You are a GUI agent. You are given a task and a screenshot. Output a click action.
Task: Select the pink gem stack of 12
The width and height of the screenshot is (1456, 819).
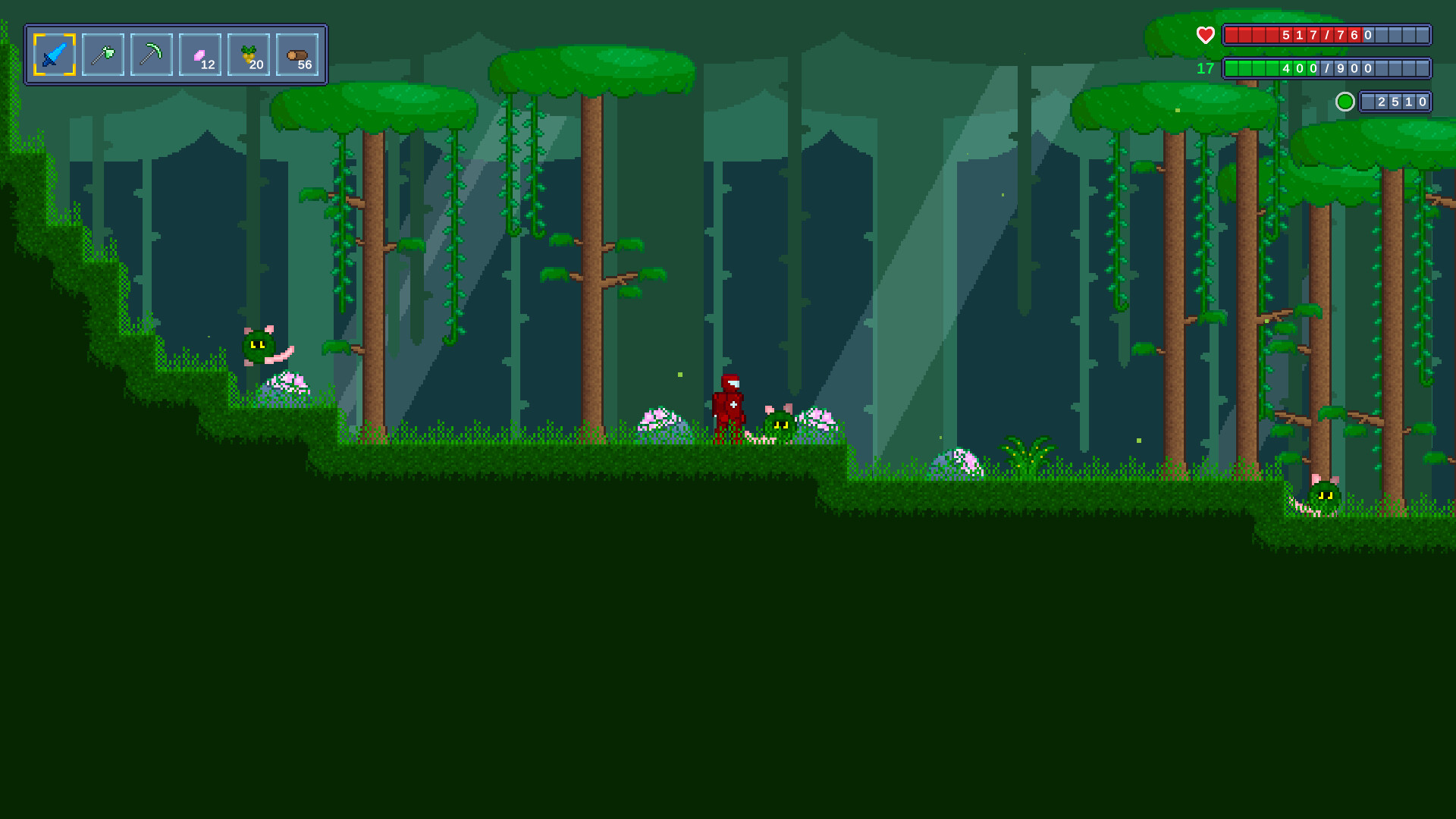[x=199, y=54]
